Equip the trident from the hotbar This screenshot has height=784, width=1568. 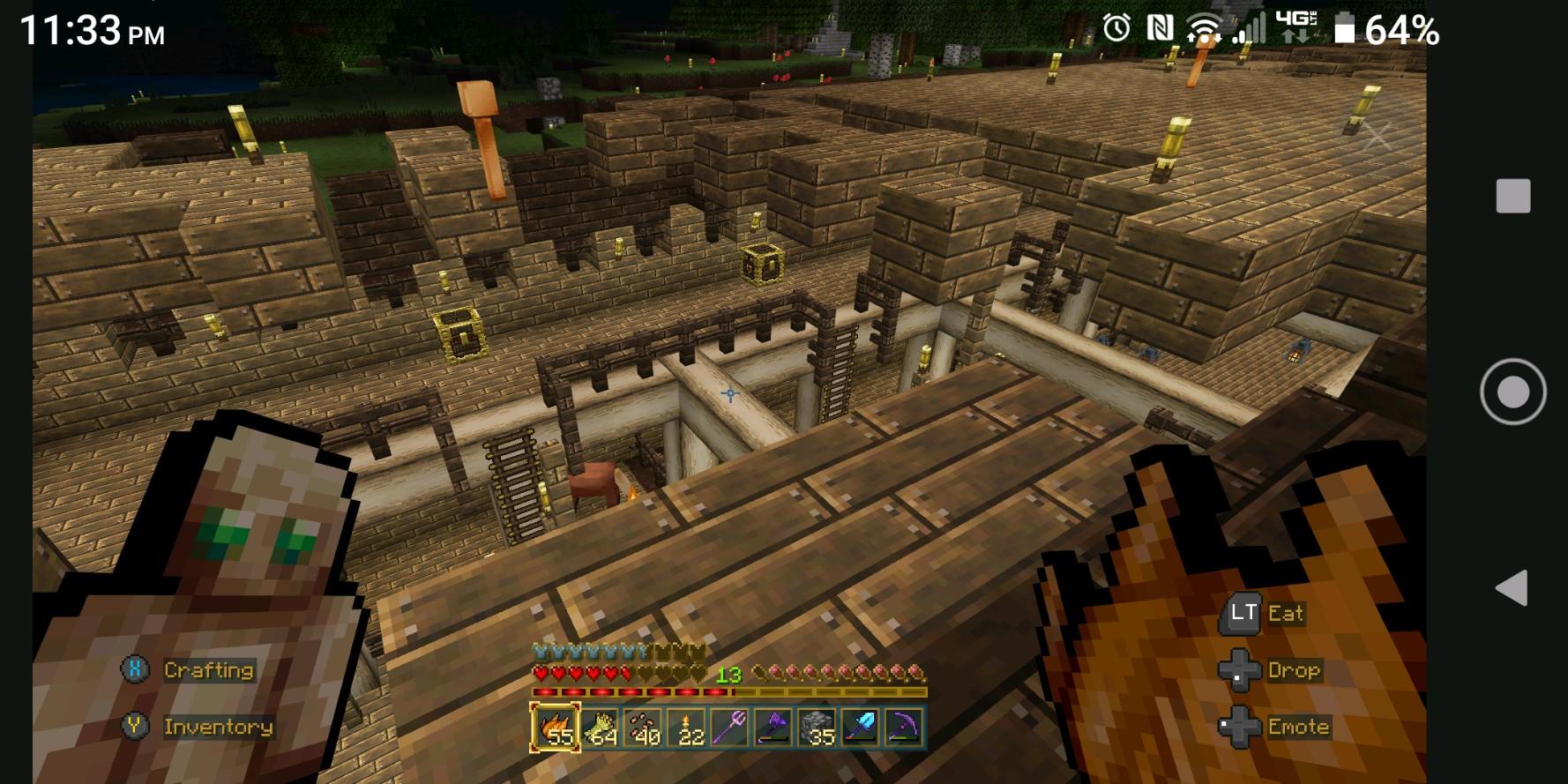pos(731,728)
